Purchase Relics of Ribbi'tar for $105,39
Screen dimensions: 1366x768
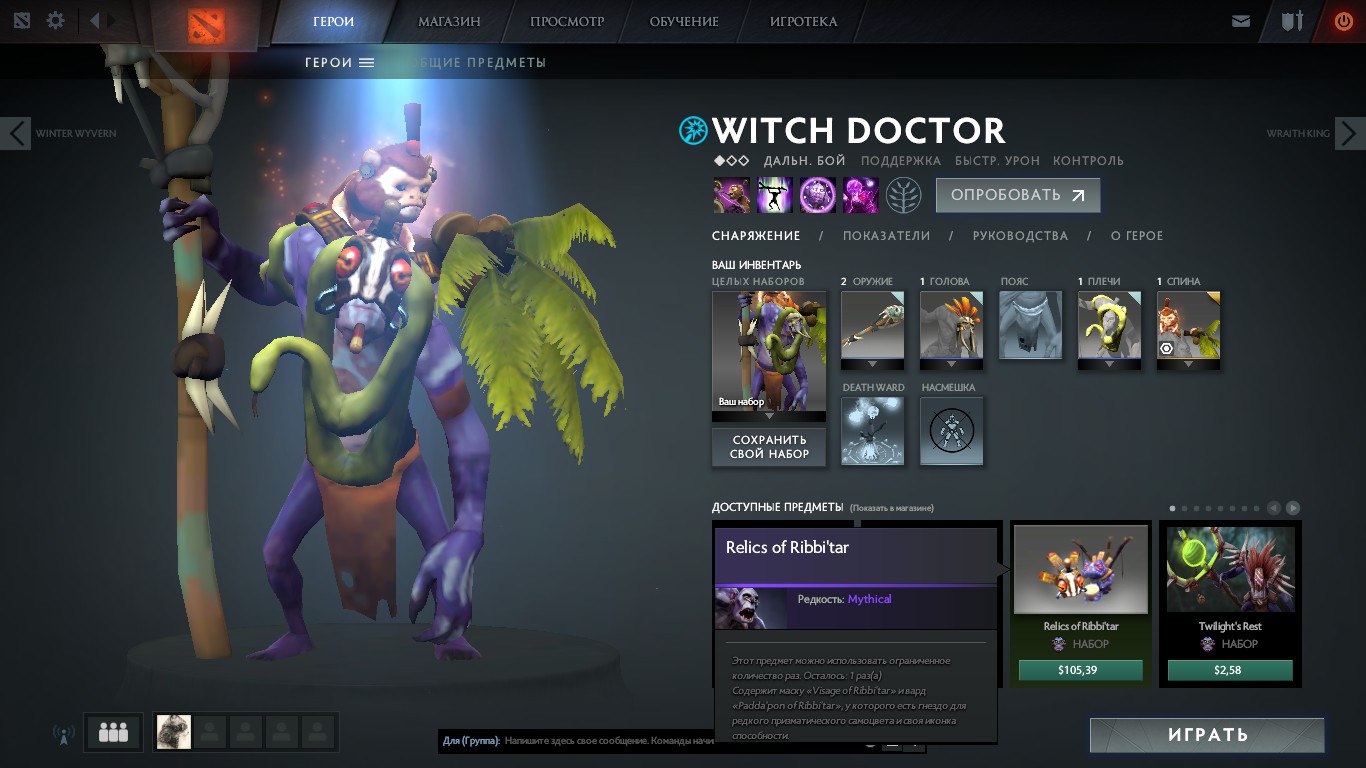tap(1081, 670)
